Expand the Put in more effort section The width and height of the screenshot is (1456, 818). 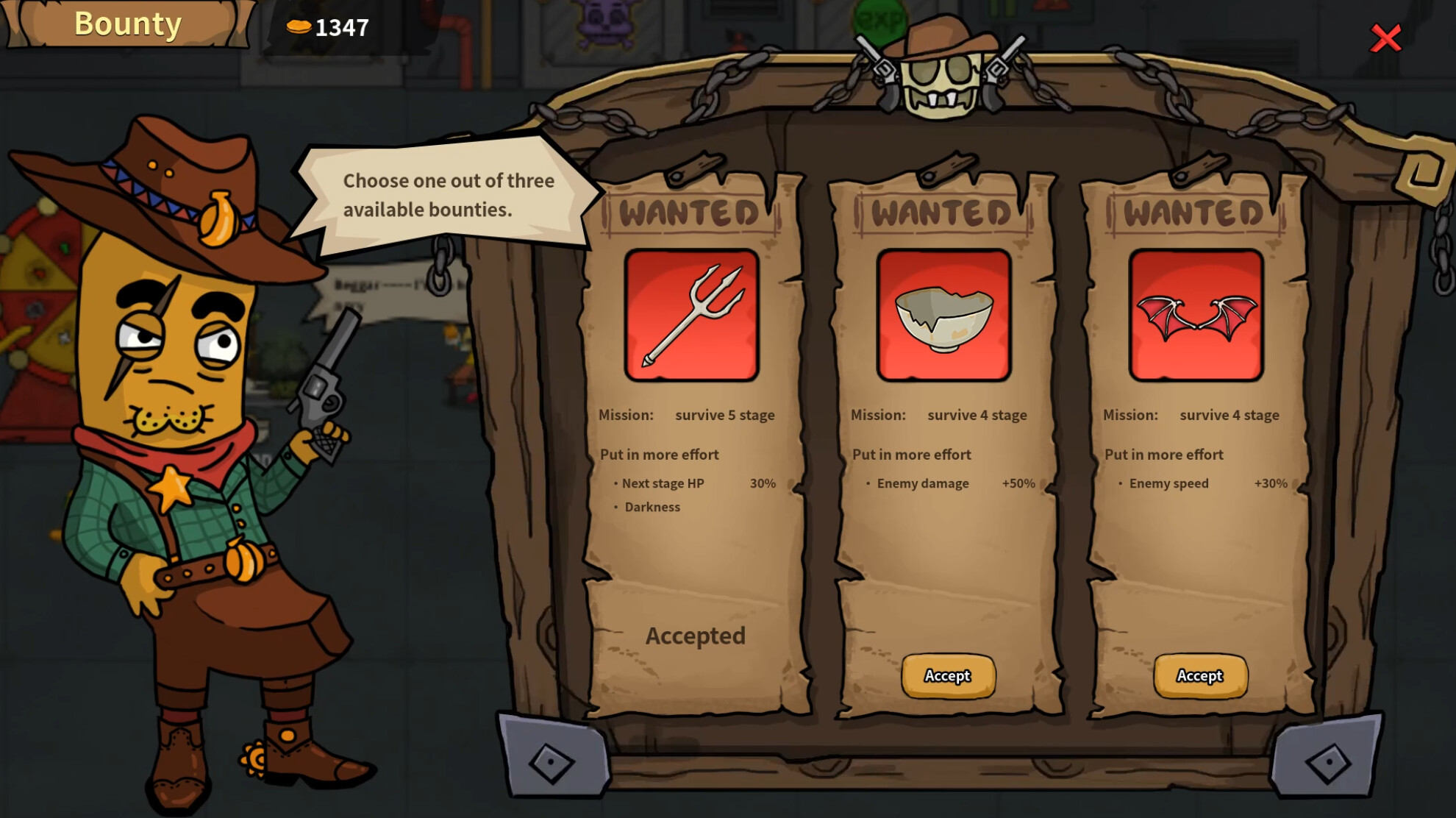658,455
